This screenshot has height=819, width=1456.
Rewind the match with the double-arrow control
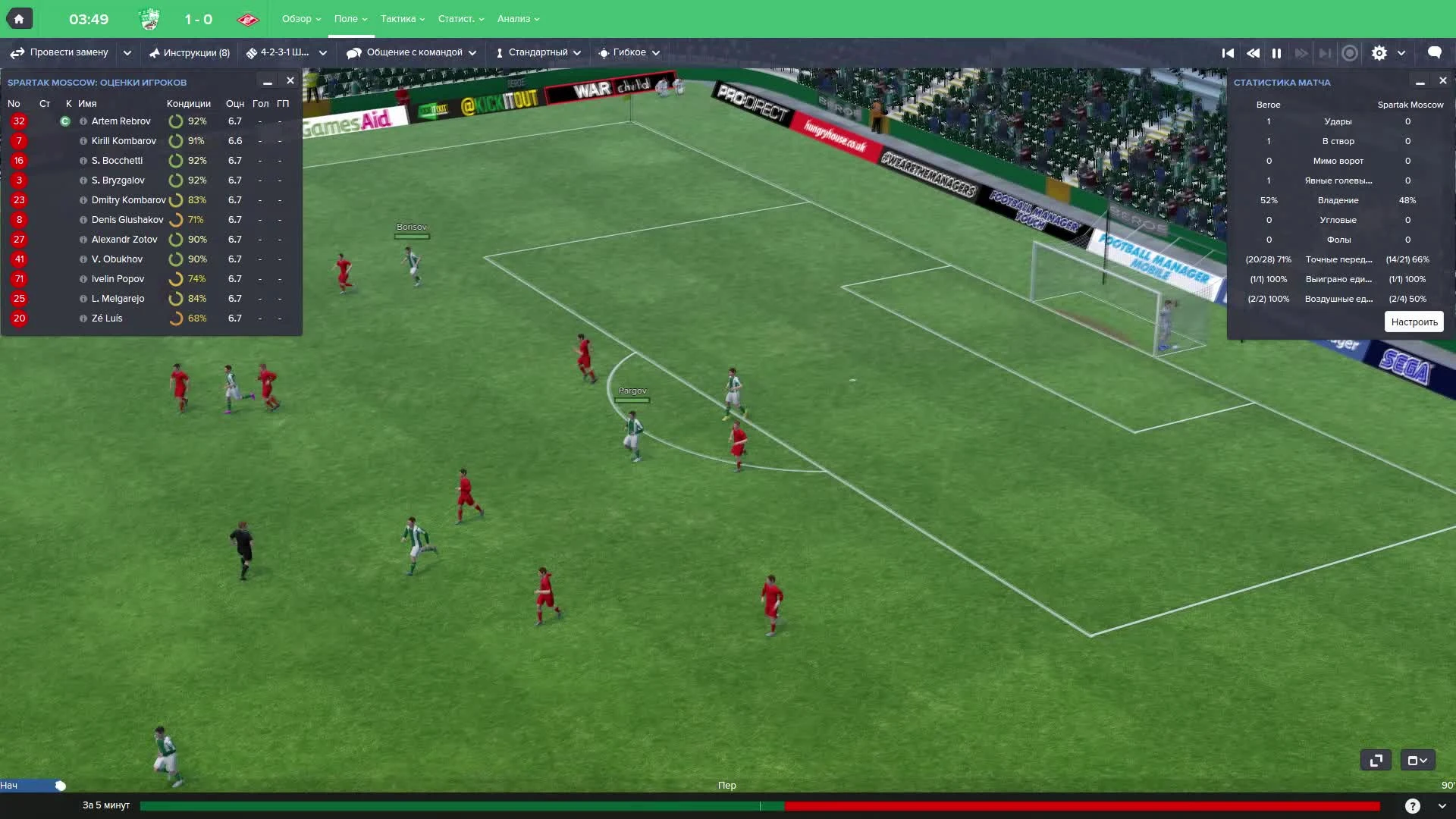pyautogui.click(x=1253, y=53)
